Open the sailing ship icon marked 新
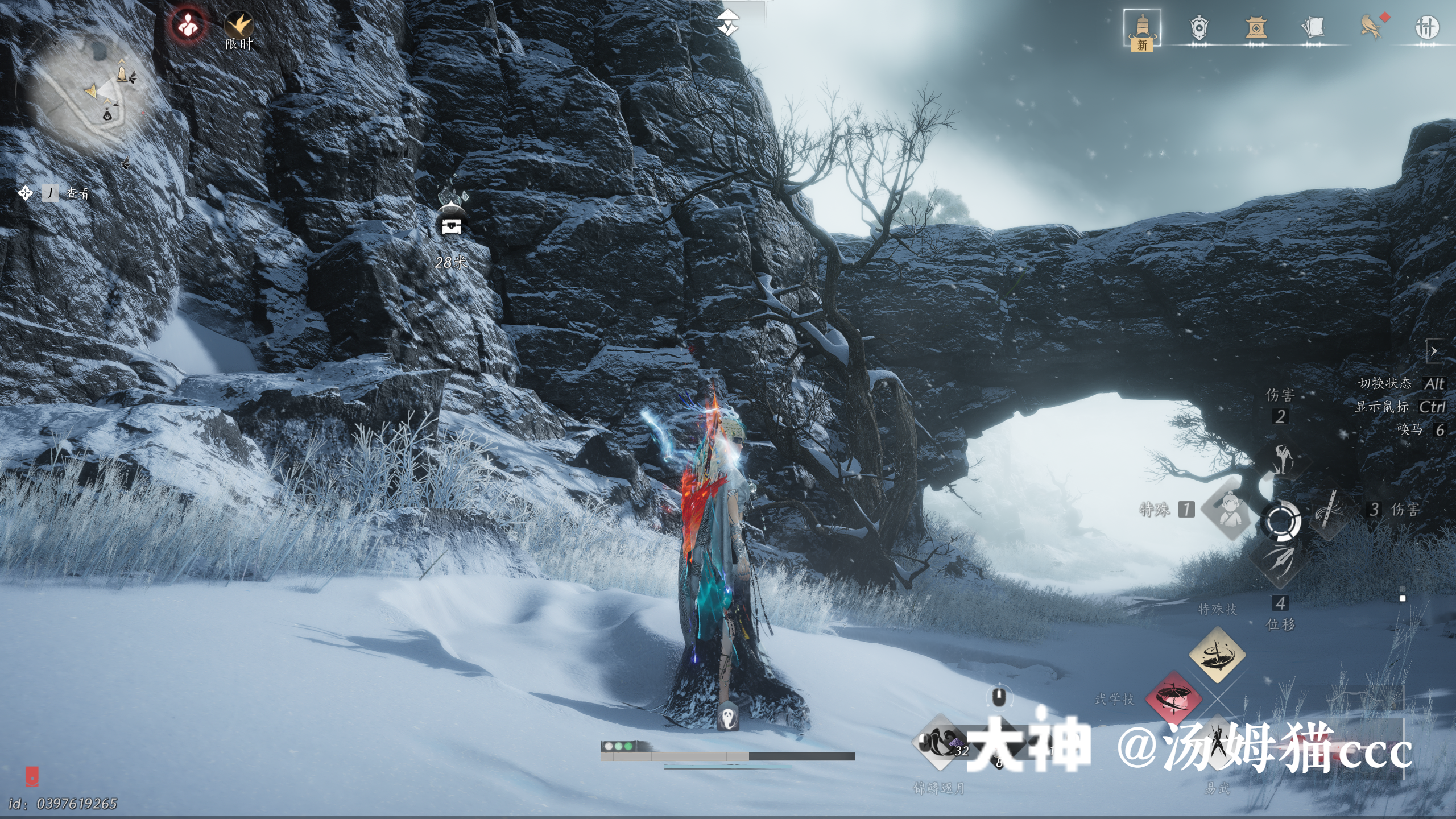The height and width of the screenshot is (819, 1456). [1141, 30]
